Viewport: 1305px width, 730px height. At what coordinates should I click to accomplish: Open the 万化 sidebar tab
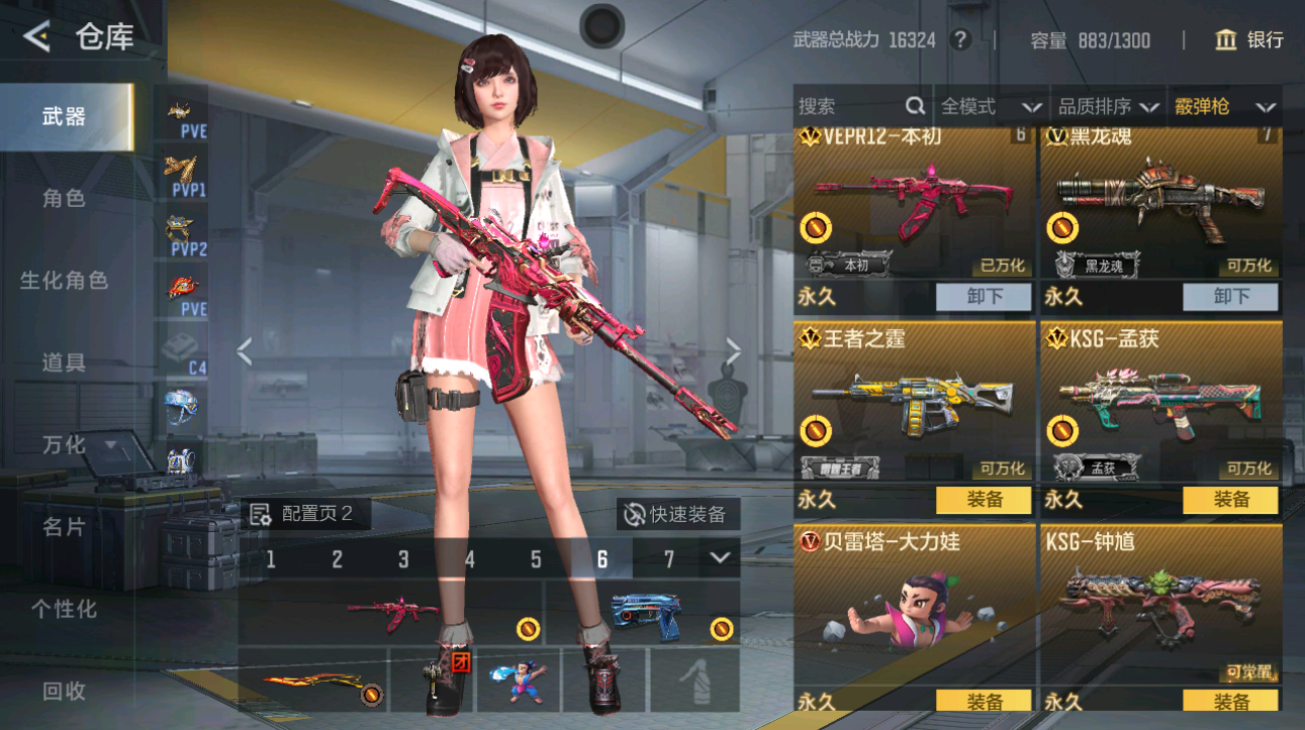pos(62,444)
